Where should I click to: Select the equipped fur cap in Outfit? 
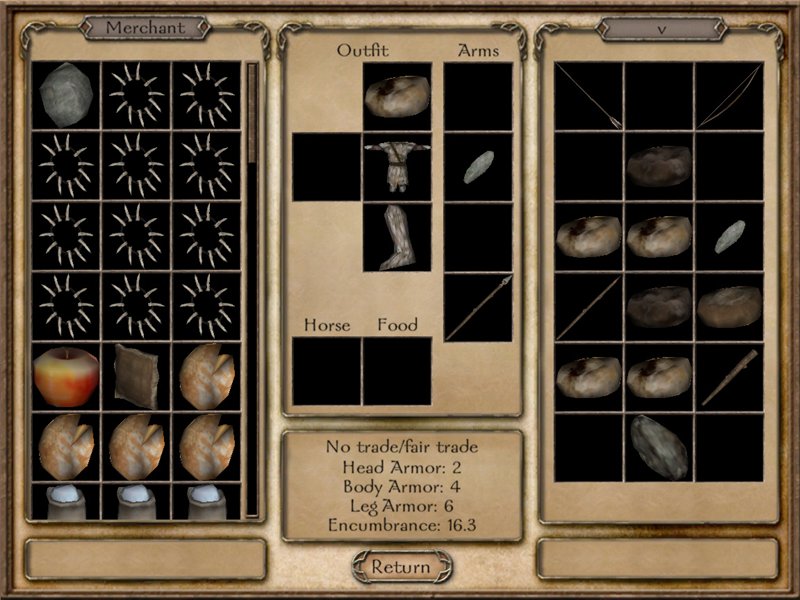coord(397,97)
